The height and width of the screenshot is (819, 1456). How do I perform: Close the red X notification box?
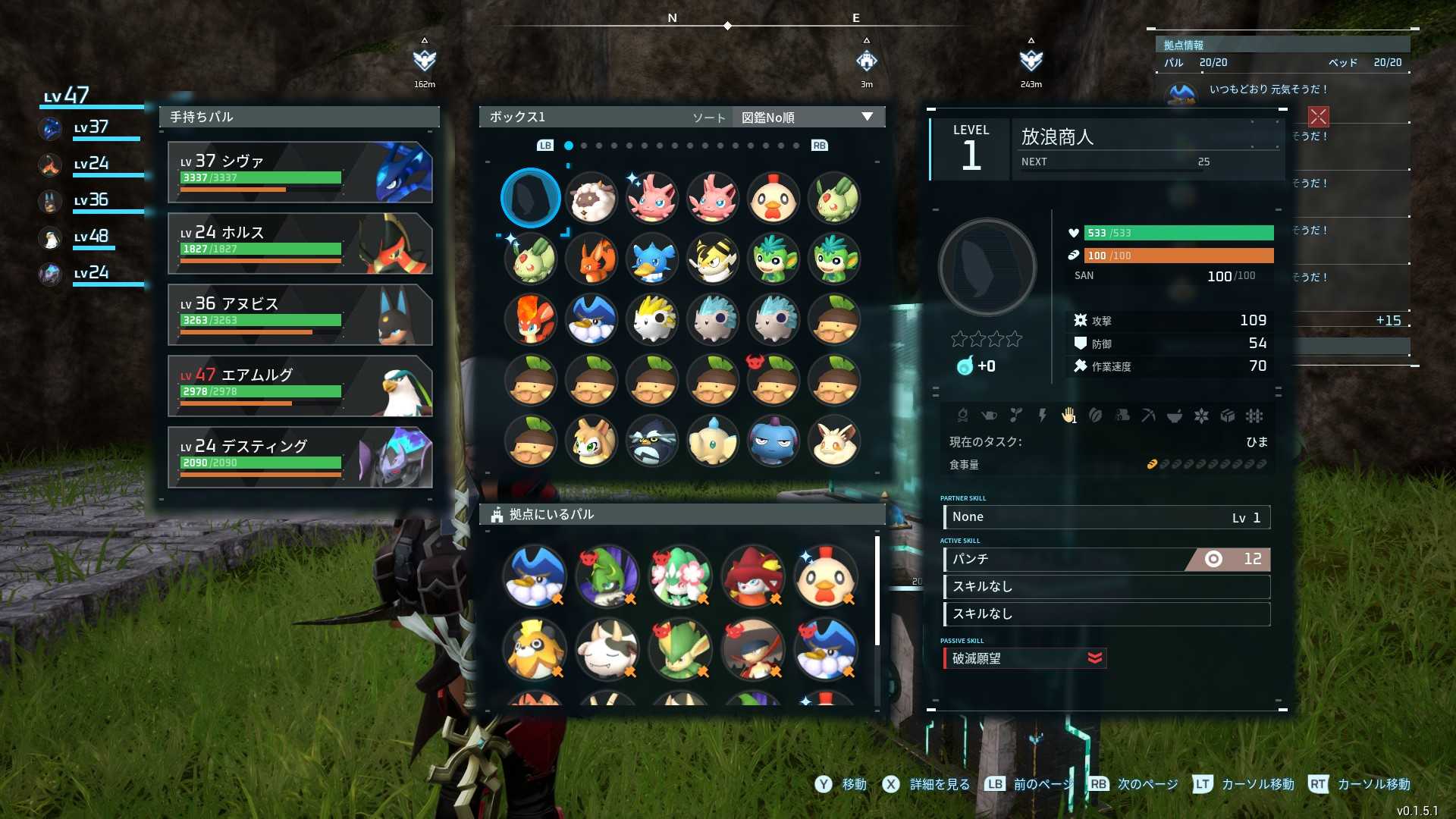point(1319,116)
